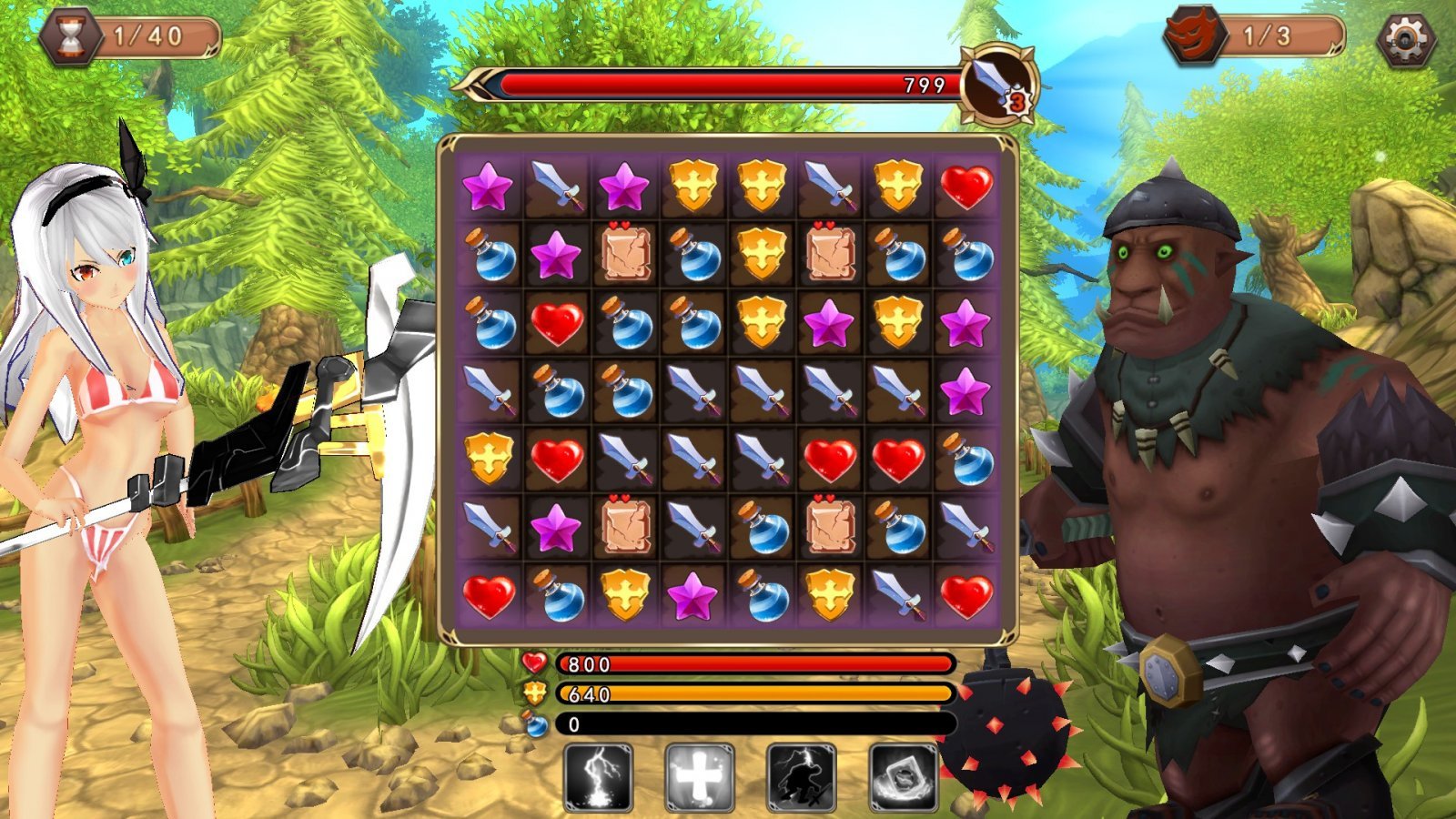Image resolution: width=1456 pixels, height=819 pixels.
Task: Select the red heart in the board's top row
Action: (x=966, y=187)
